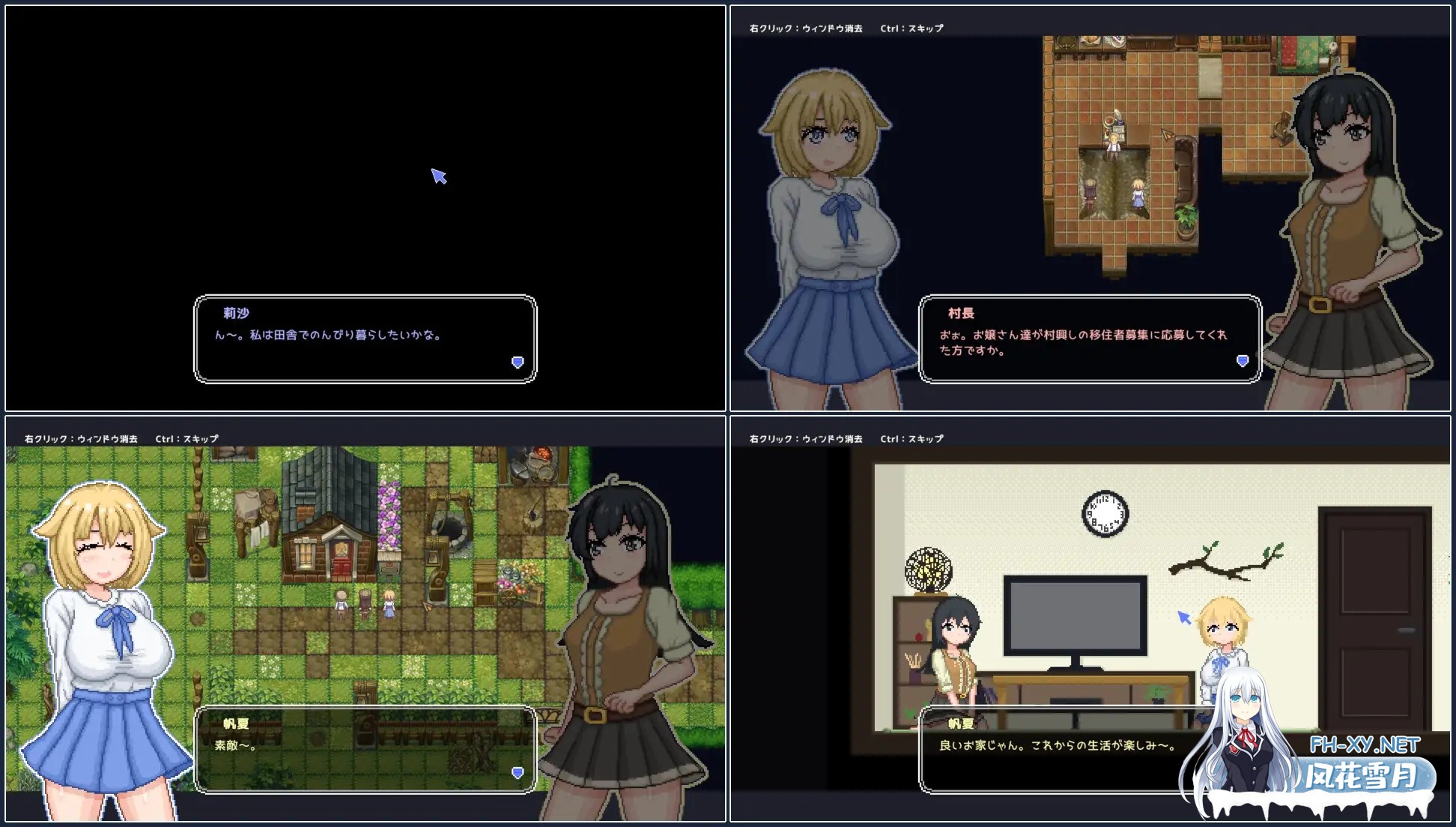The height and width of the screenshot is (827, 1456).
Task: Advance 莉沙's countryside dialogue box
Action: pyautogui.click(x=365, y=339)
